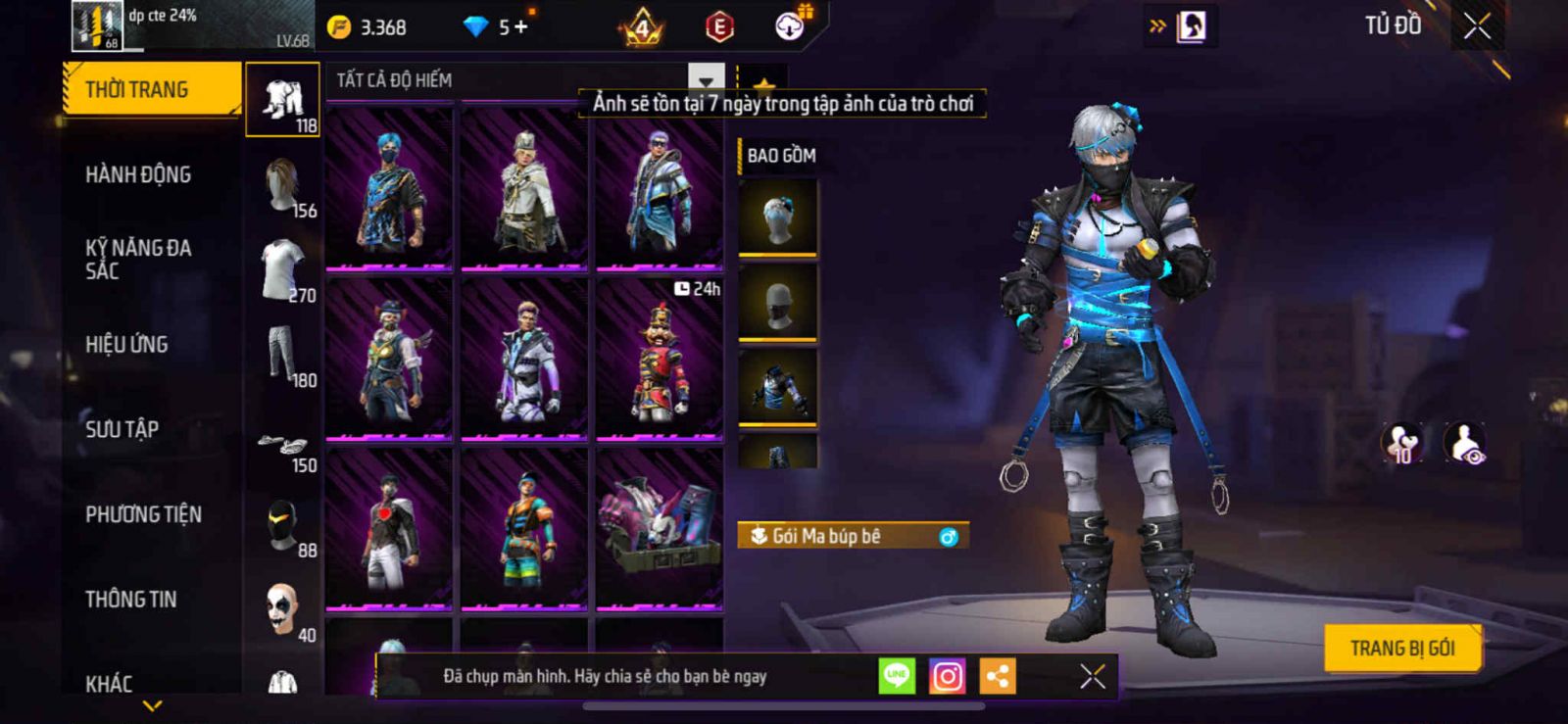1568x724 pixels.
Task: Select the 24h nutcracker soldier outfit
Action: pos(660,359)
